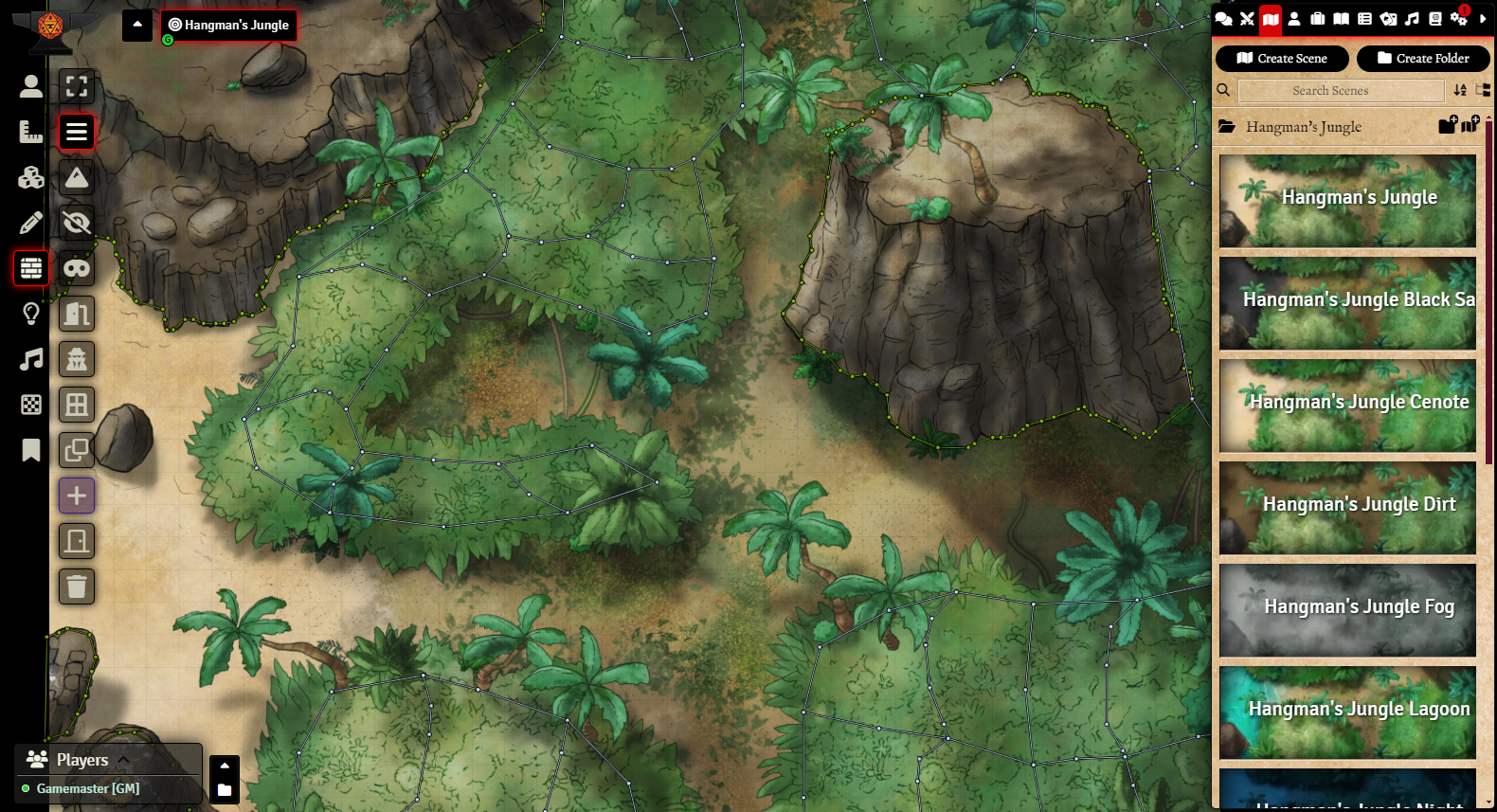Open the measurement ruler controls

pyautogui.click(x=31, y=132)
